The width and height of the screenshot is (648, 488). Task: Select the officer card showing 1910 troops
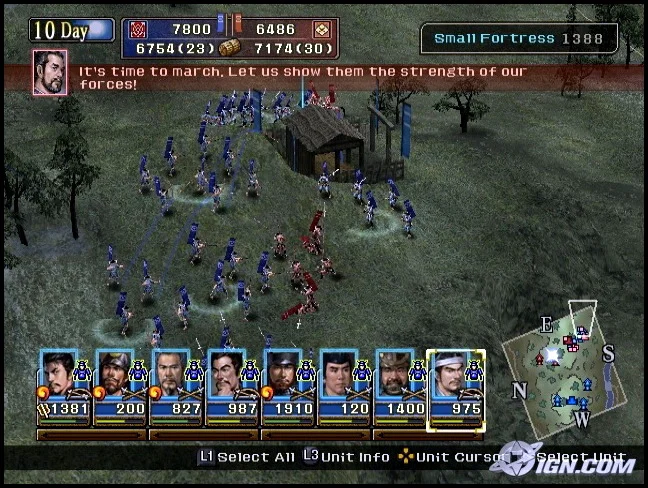tap(288, 384)
